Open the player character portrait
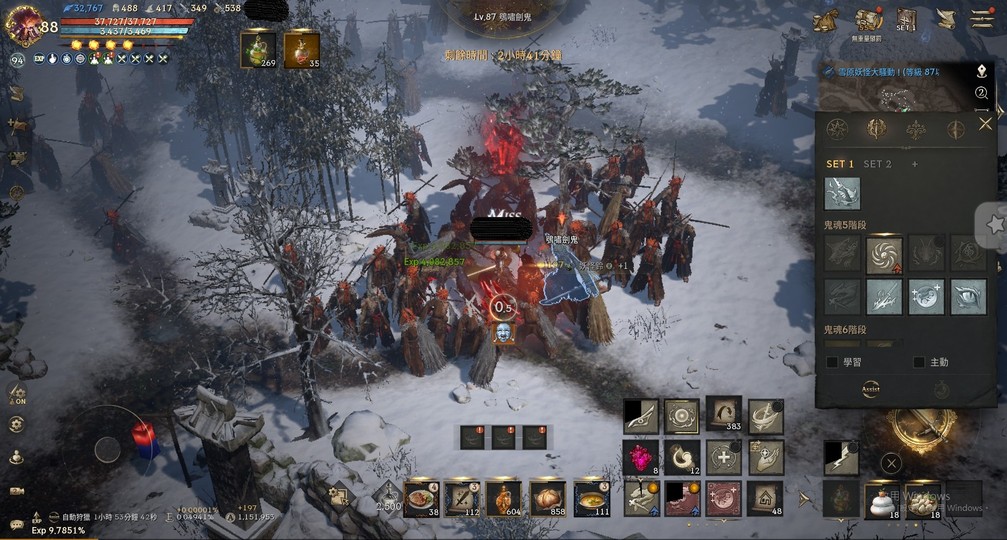 pyautogui.click(x=24, y=25)
